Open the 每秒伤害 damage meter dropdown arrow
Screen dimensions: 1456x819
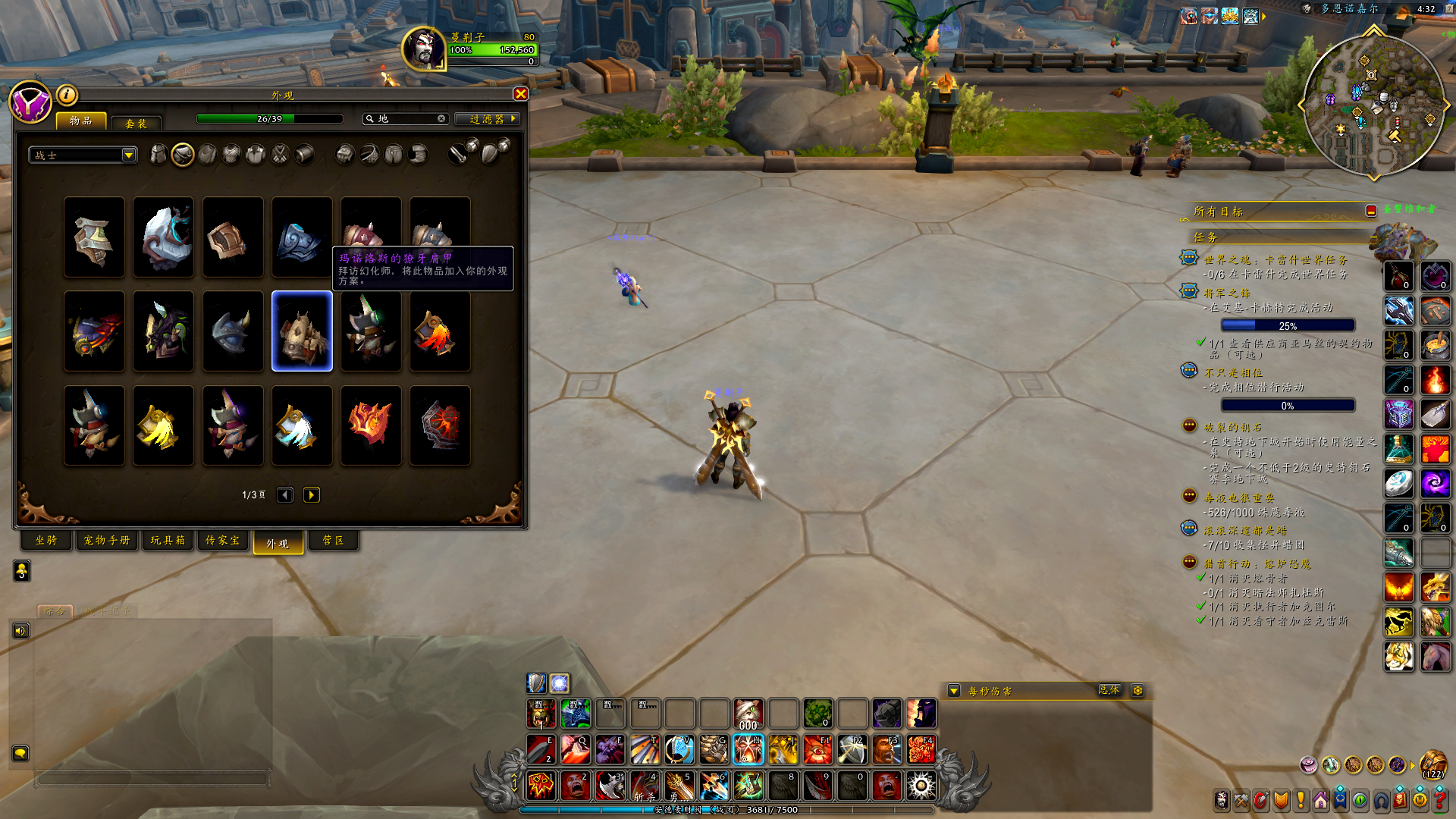point(954,691)
